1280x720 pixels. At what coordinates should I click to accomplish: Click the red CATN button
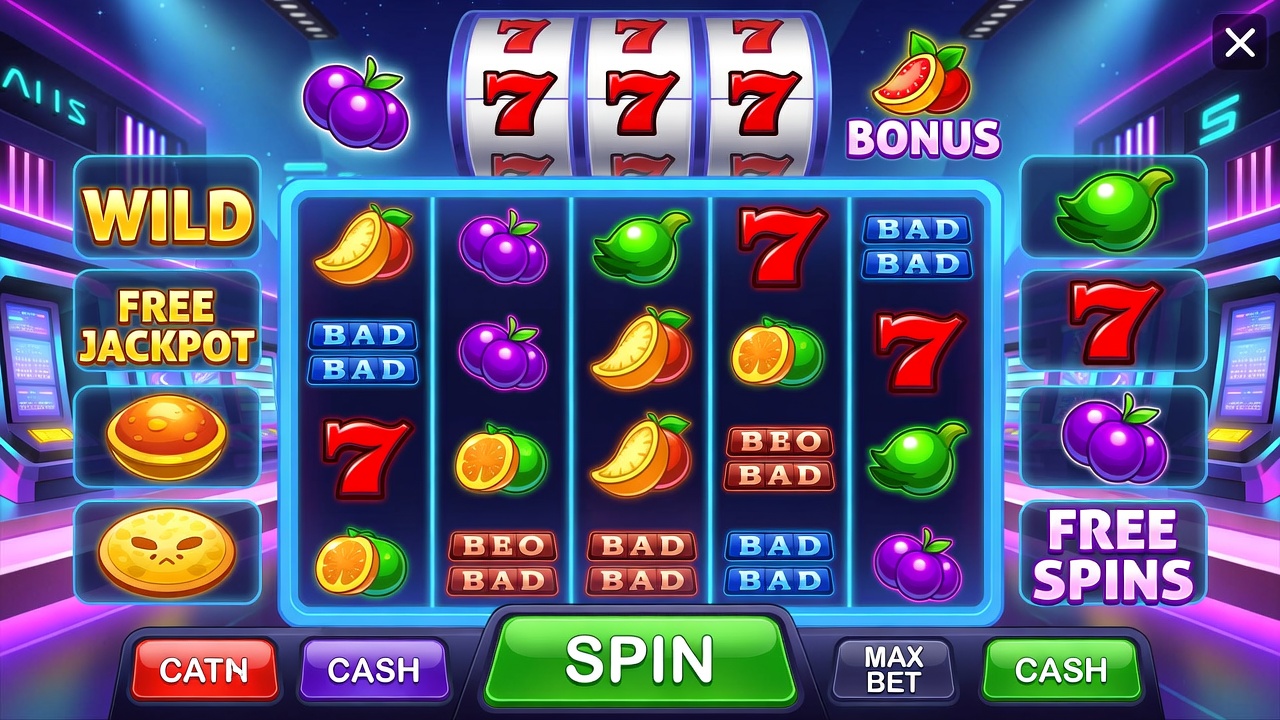(x=205, y=669)
